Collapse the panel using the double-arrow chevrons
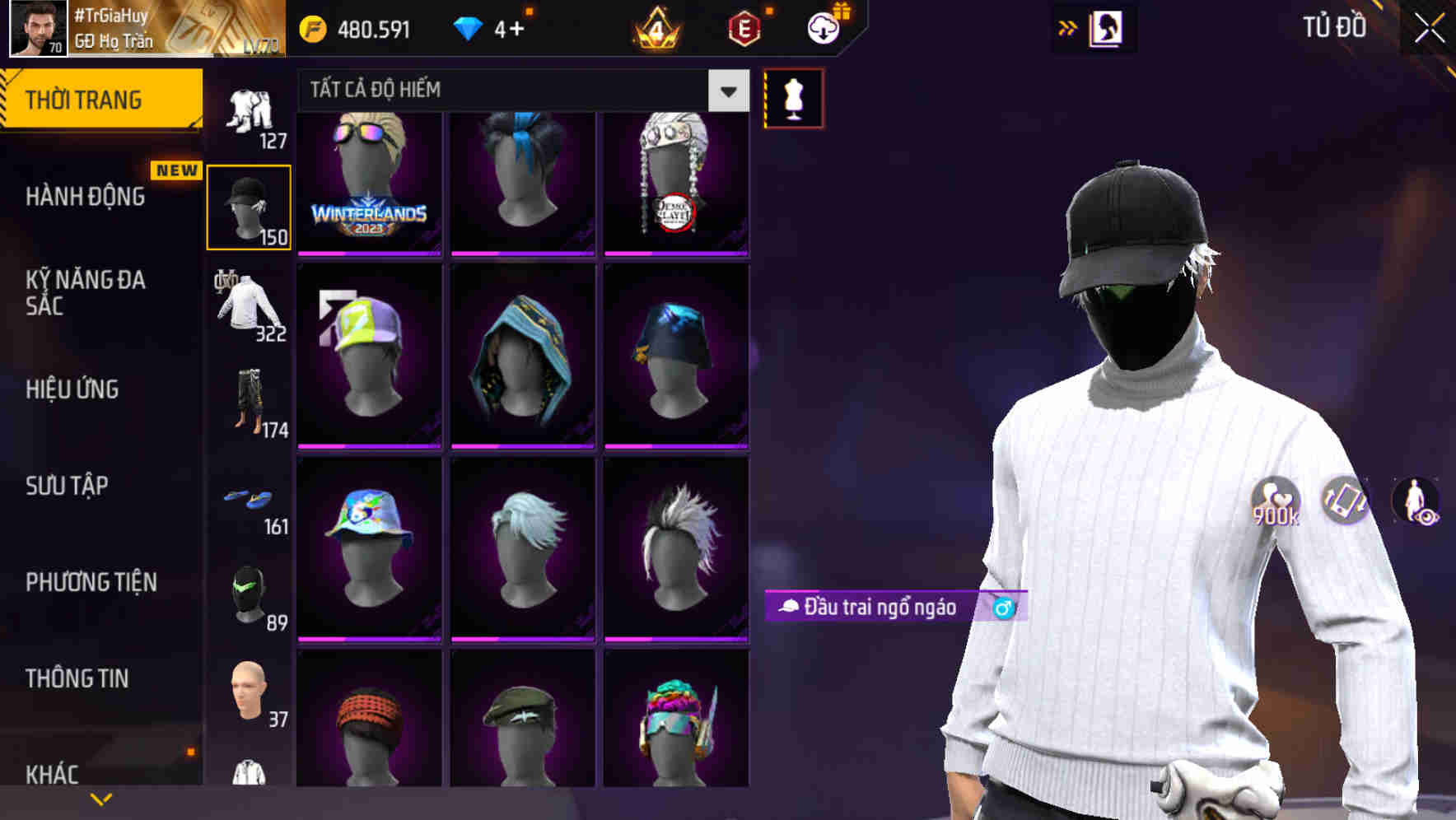The height and width of the screenshot is (820, 1456). [1068, 27]
